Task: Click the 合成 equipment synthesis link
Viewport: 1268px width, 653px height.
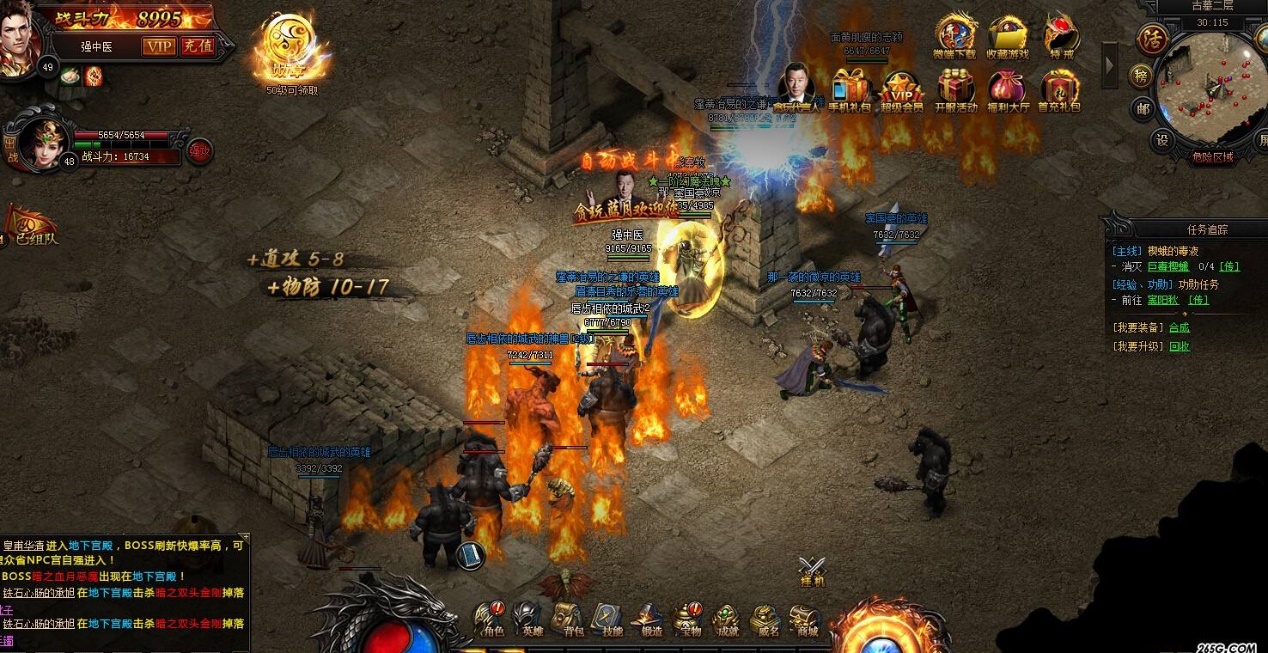Action: click(x=1179, y=328)
